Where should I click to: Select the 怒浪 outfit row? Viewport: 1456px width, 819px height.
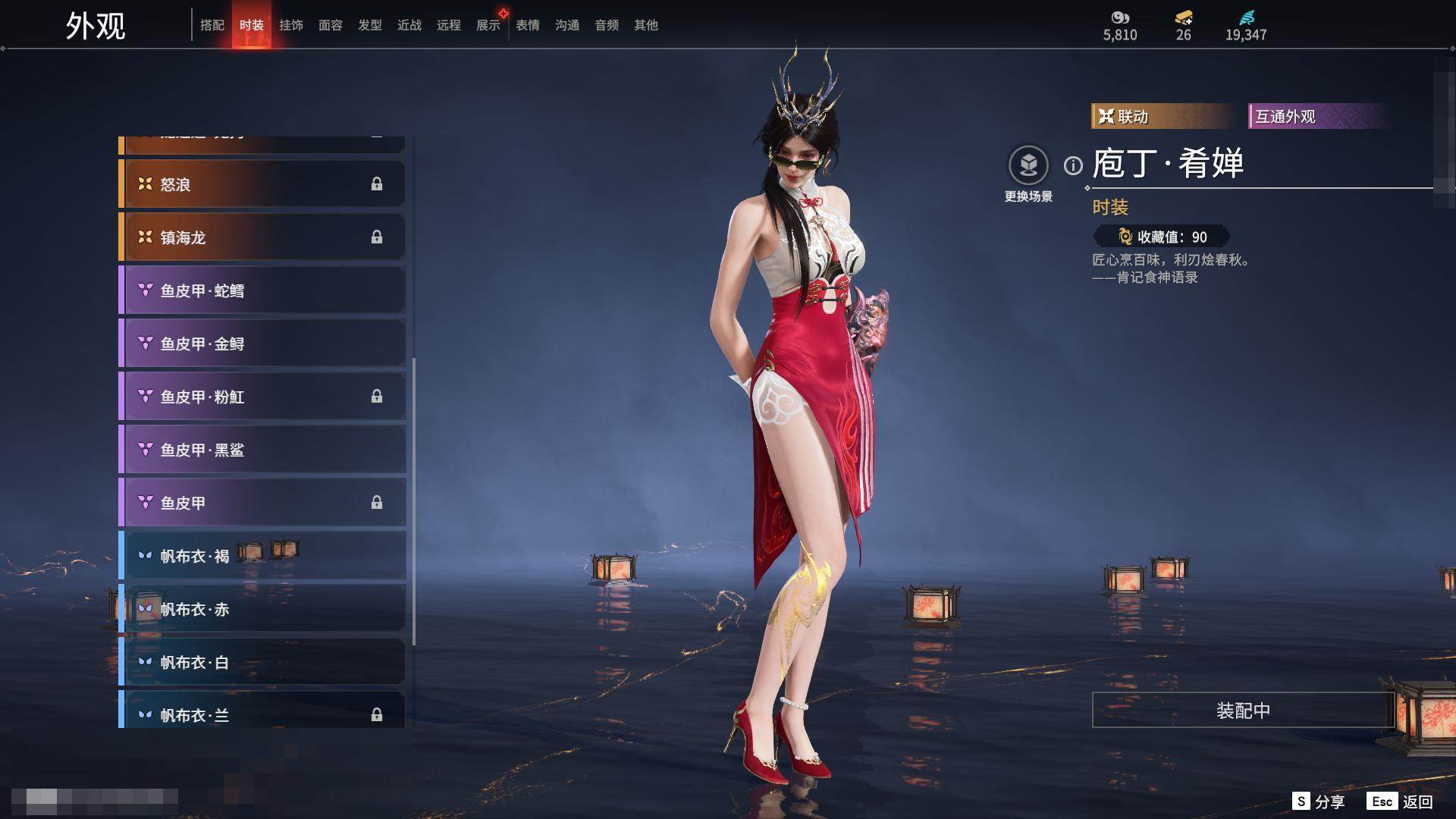click(x=262, y=184)
